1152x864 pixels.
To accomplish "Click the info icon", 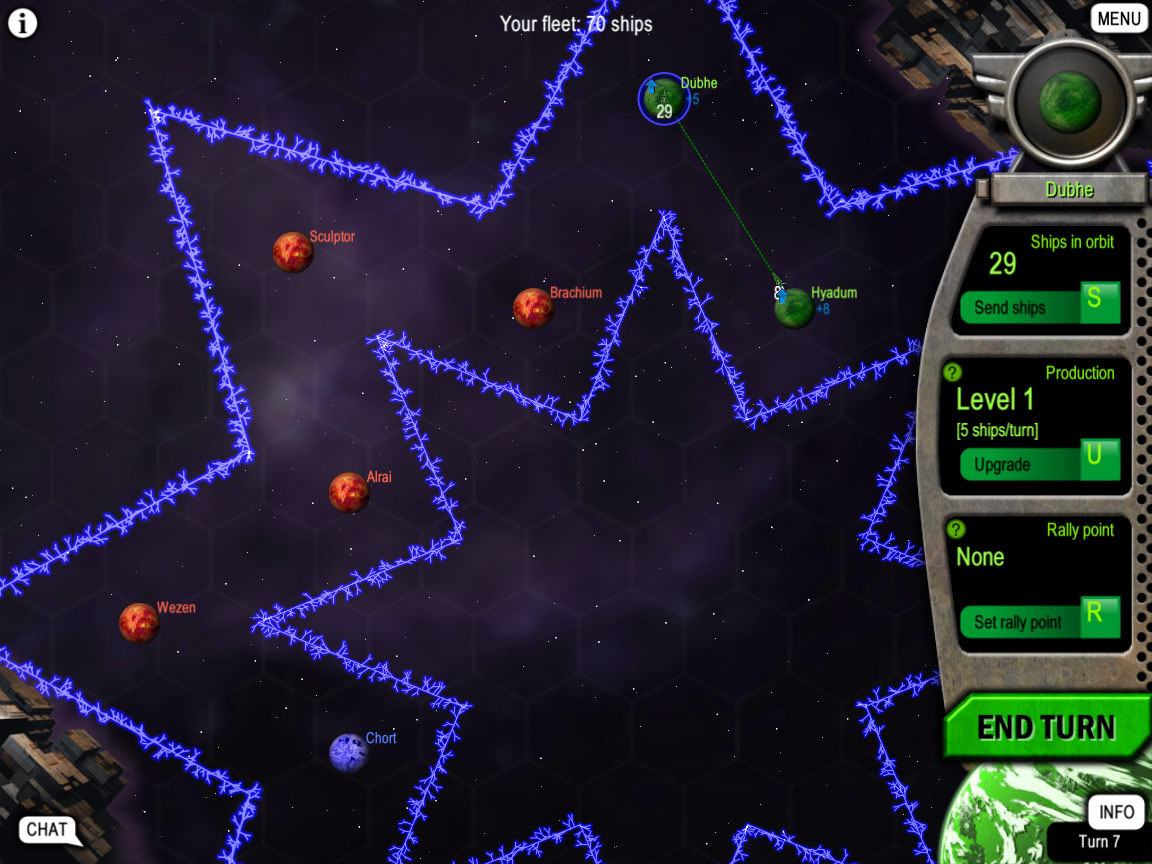I will coord(22,23).
